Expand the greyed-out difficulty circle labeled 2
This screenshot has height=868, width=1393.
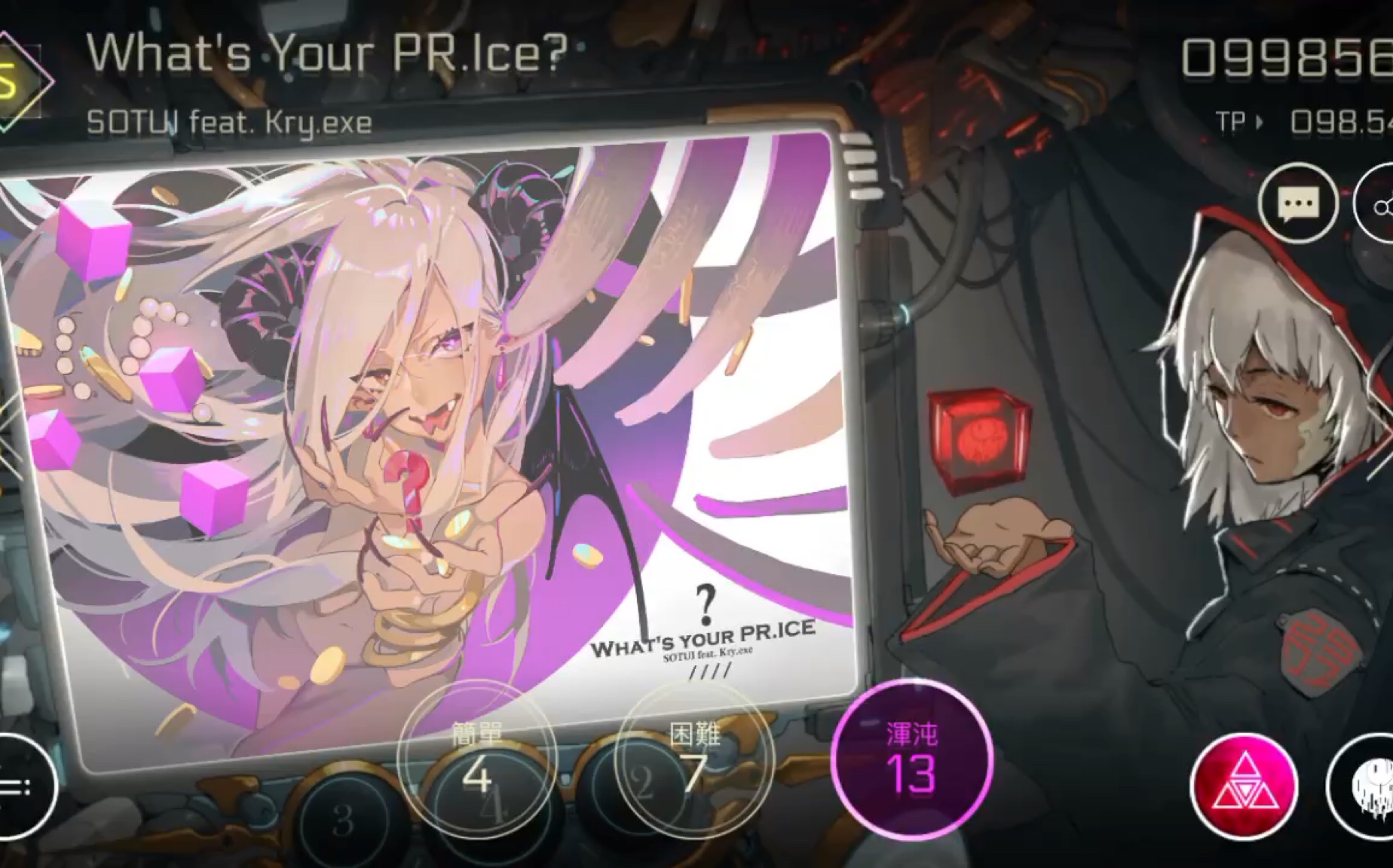pos(642,784)
